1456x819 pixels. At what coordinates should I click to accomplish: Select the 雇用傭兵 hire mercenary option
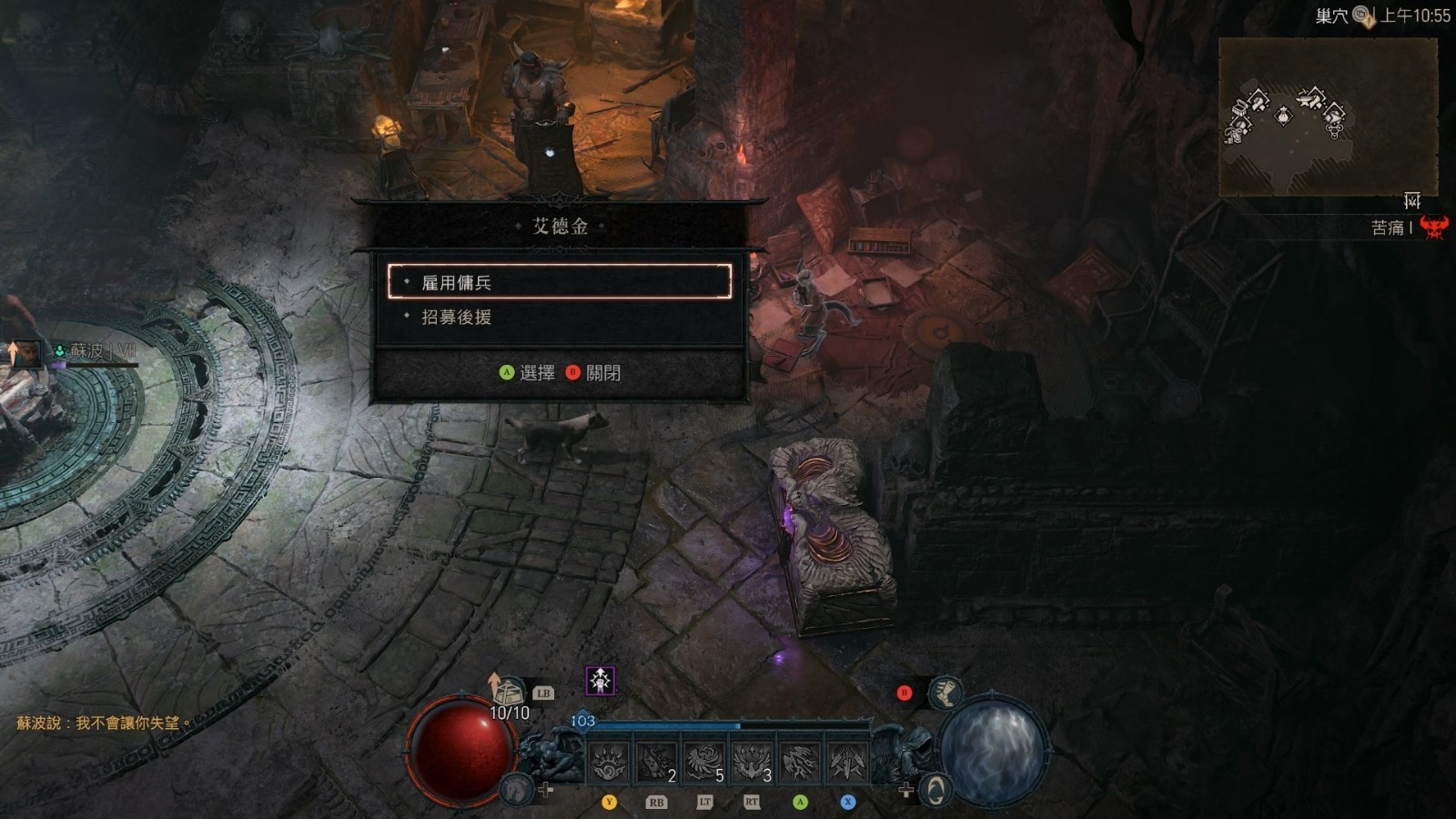(559, 282)
